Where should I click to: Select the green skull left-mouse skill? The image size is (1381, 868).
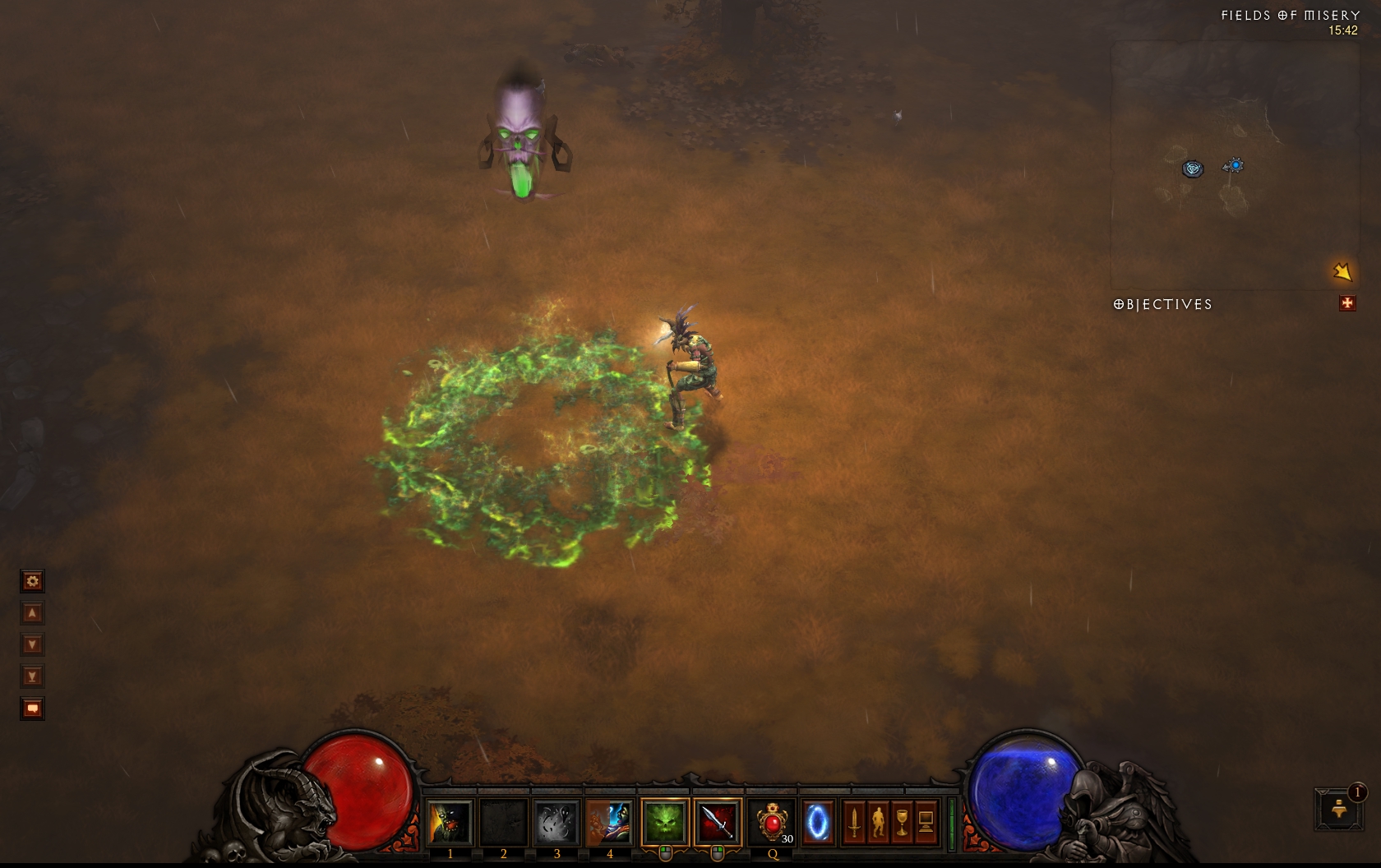(664, 822)
